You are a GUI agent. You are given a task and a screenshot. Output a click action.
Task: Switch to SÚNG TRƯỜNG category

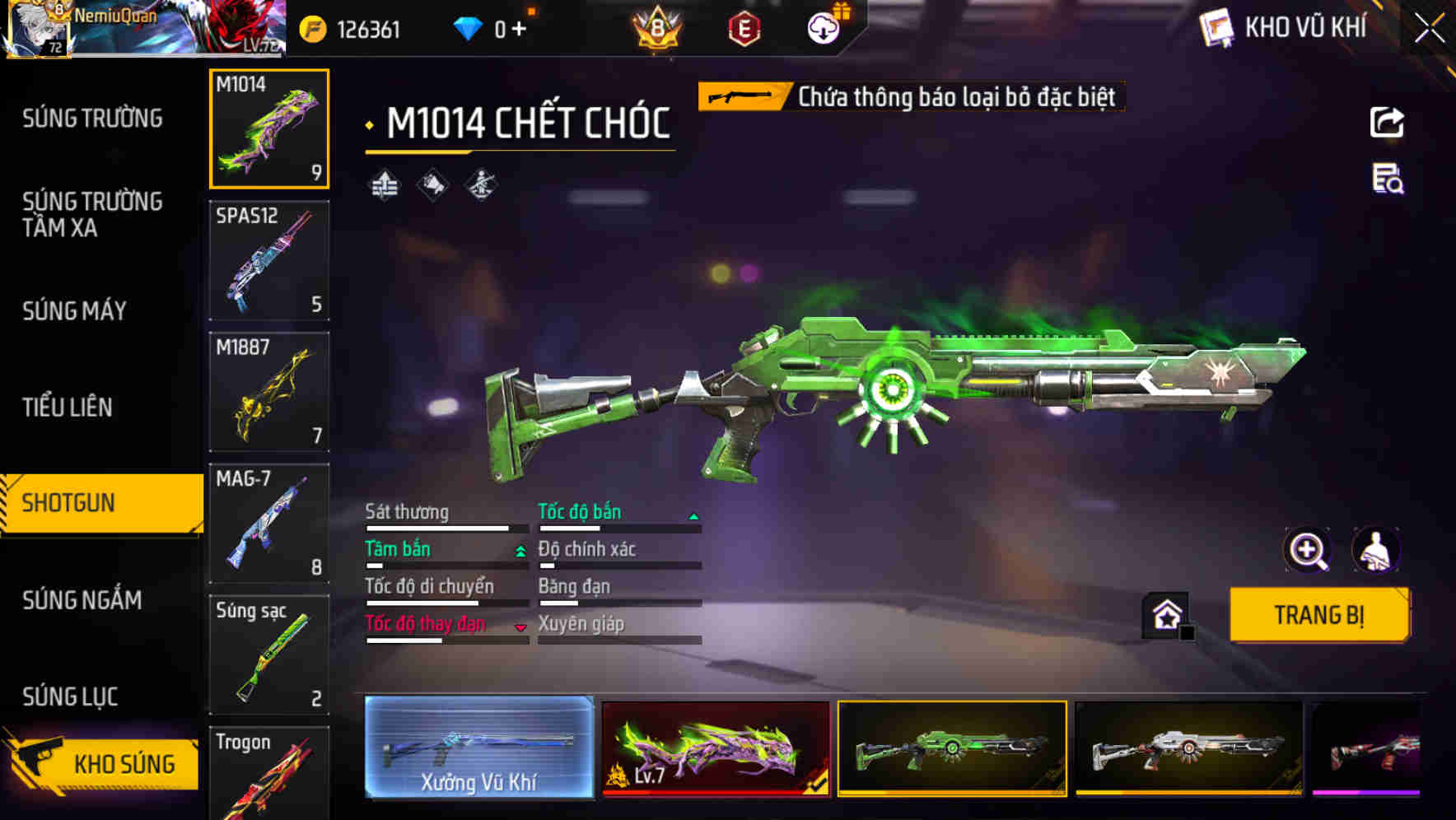click(92, 119)
